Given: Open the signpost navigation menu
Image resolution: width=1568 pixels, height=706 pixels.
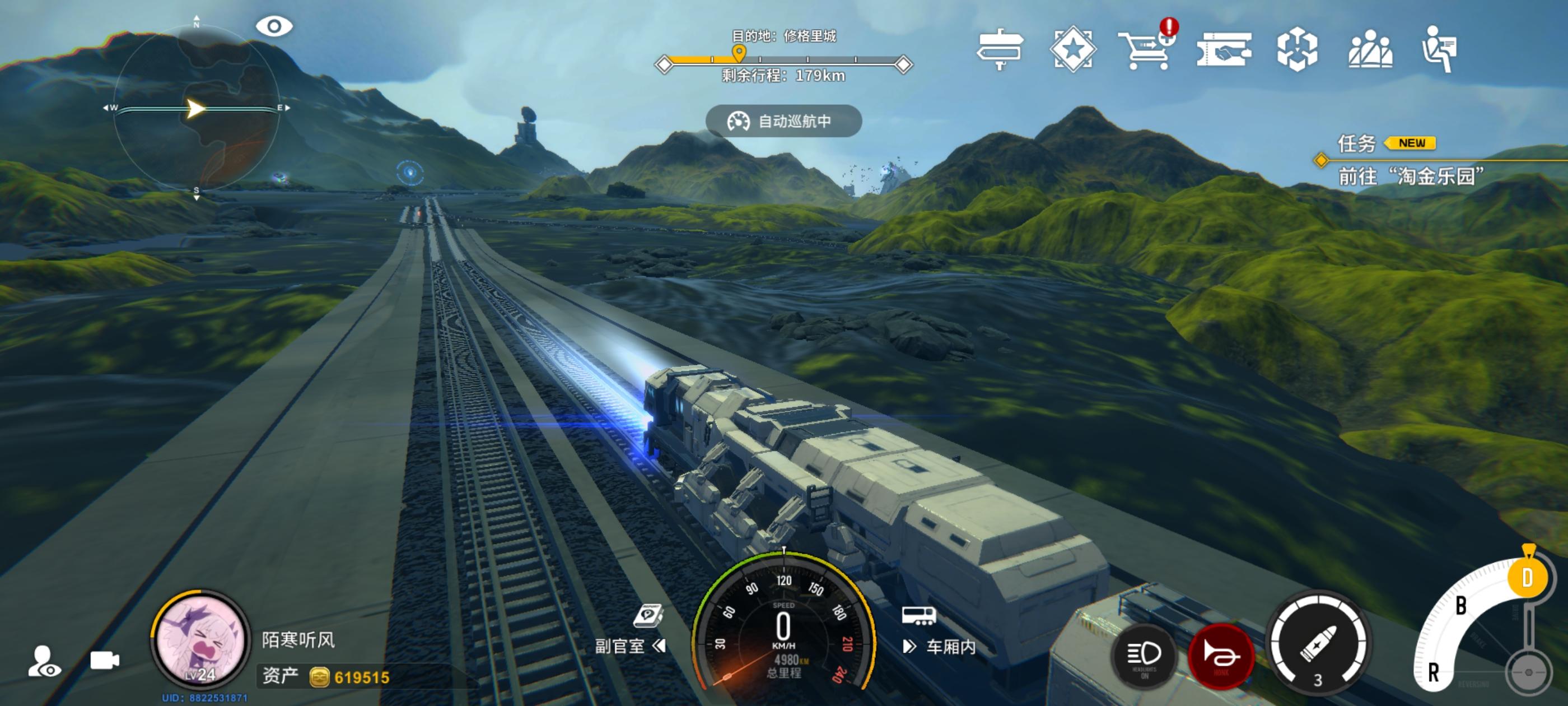Looking at the screenshot, I should [x=1000, y=49].
